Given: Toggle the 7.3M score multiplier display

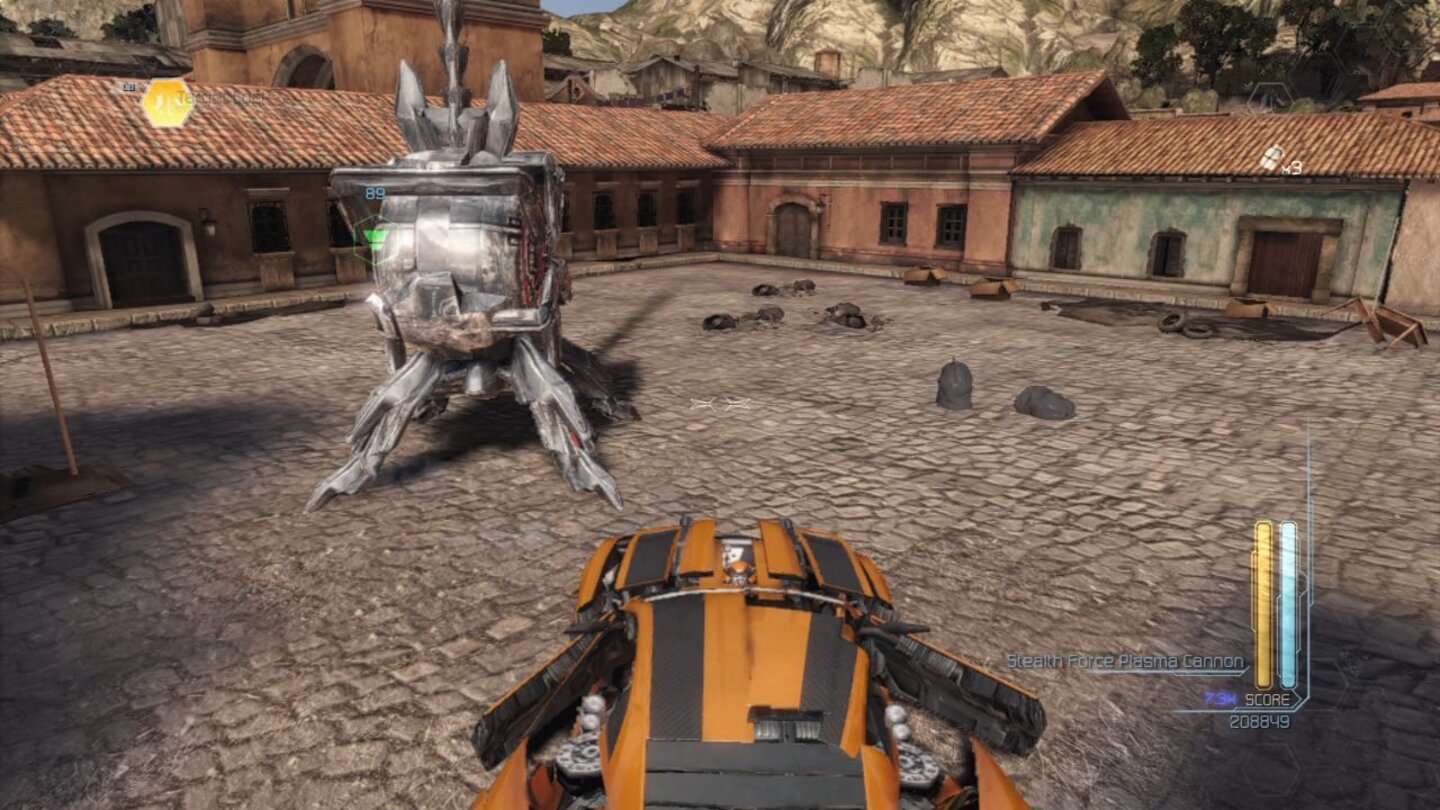Looking at the screenshot, I should click(1220, 697).
